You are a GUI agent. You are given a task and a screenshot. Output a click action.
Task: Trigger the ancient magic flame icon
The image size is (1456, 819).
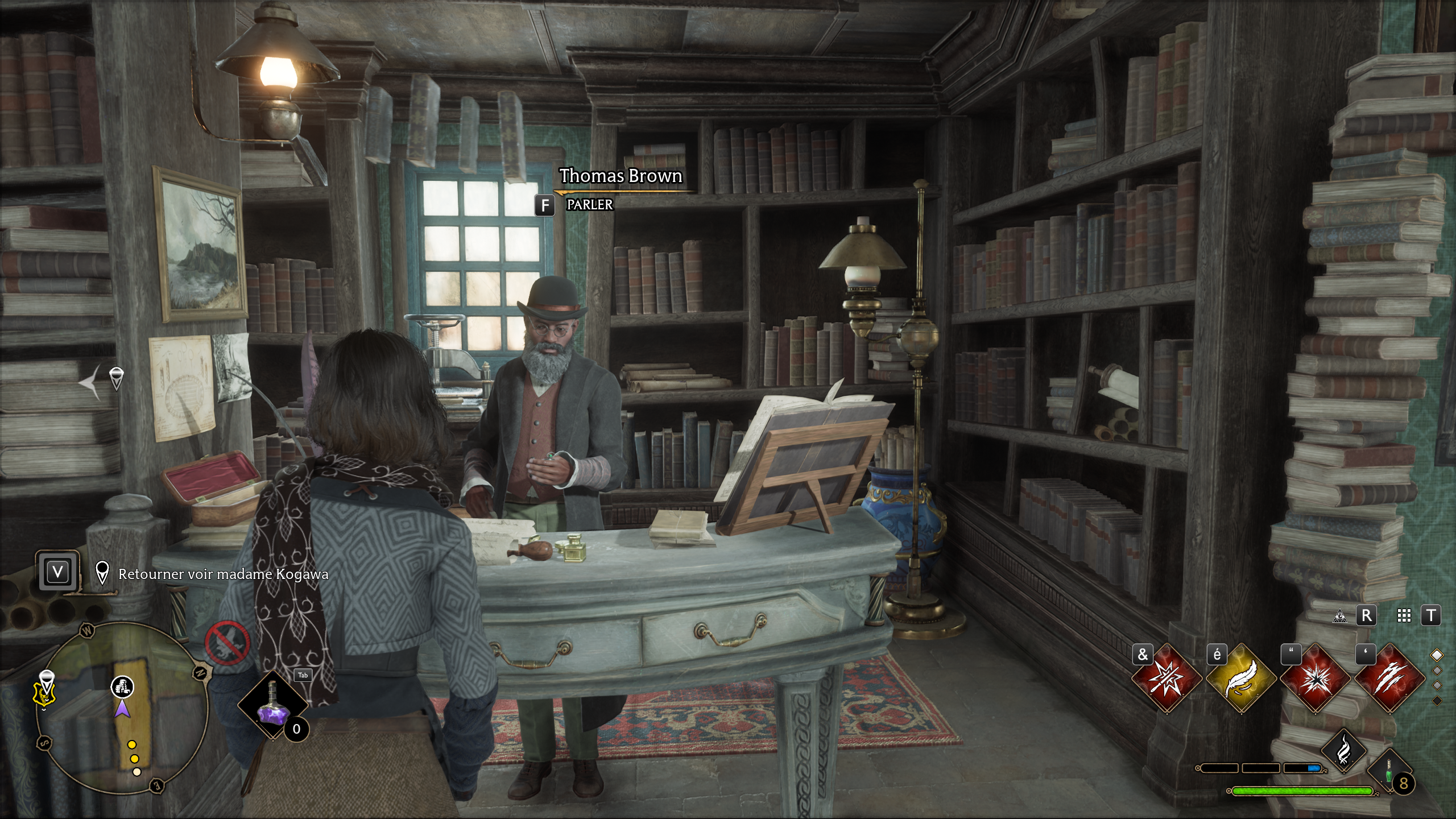tap(1343, 751)
